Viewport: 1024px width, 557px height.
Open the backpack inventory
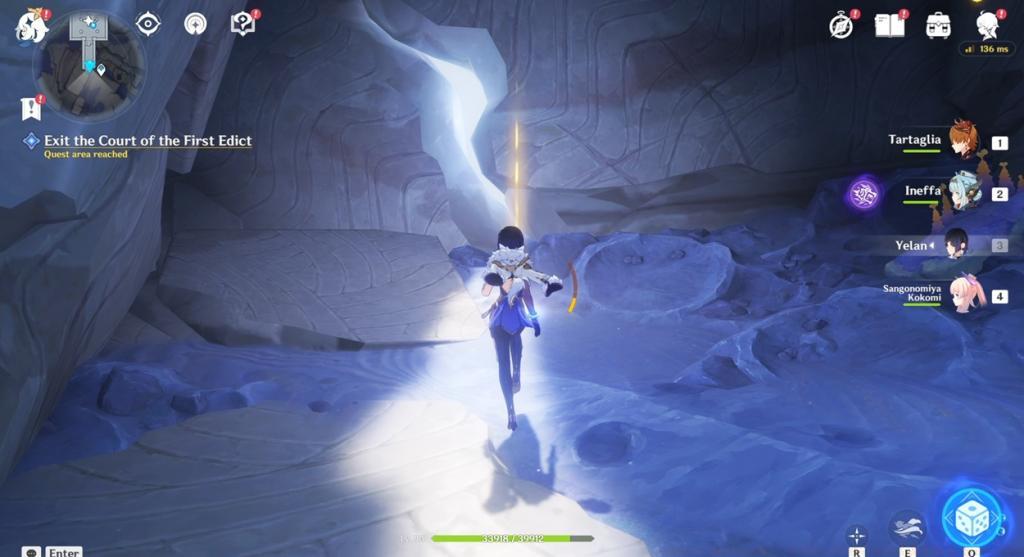coord(938,25)
